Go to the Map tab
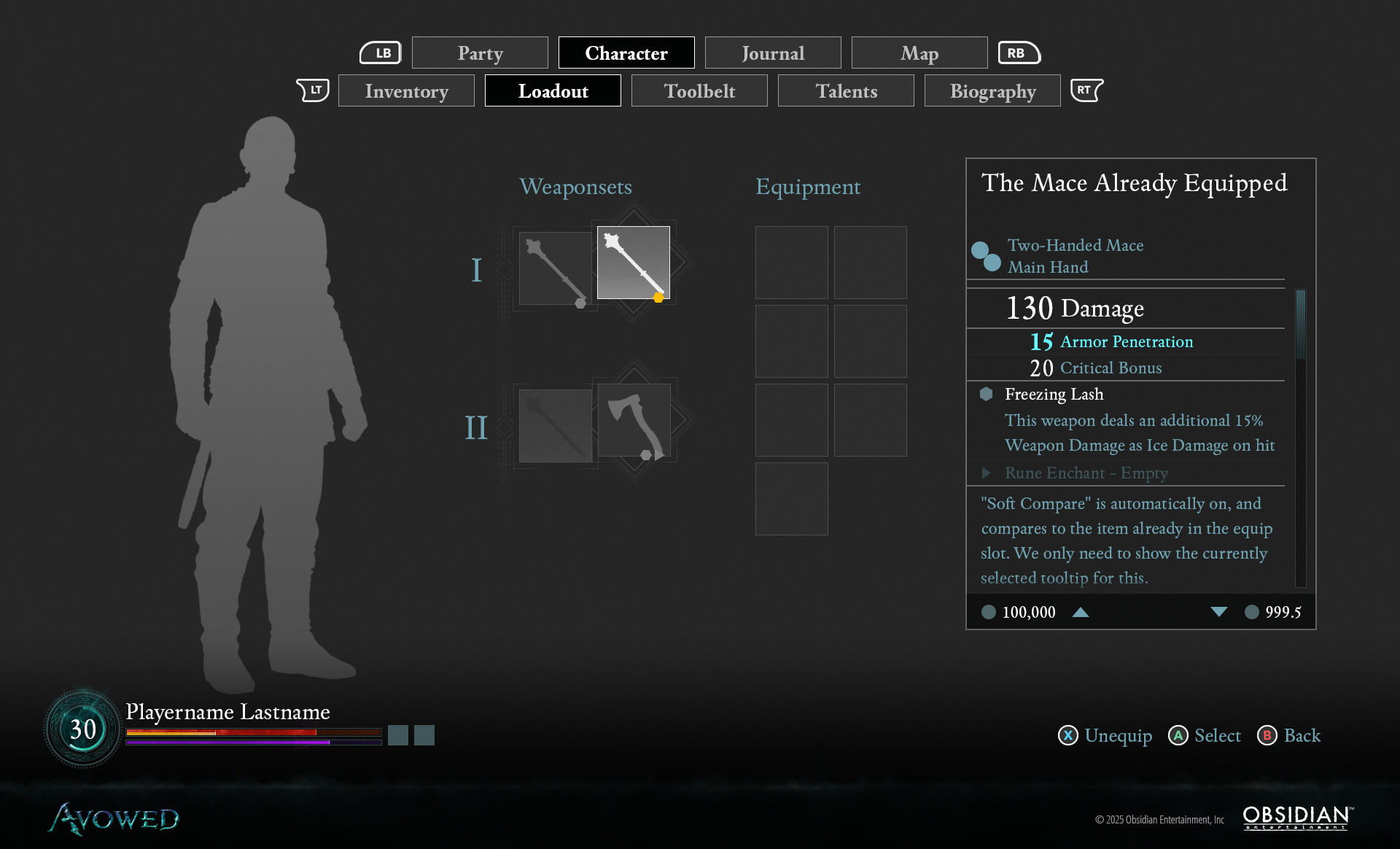1400x849 pixels. 919,53
